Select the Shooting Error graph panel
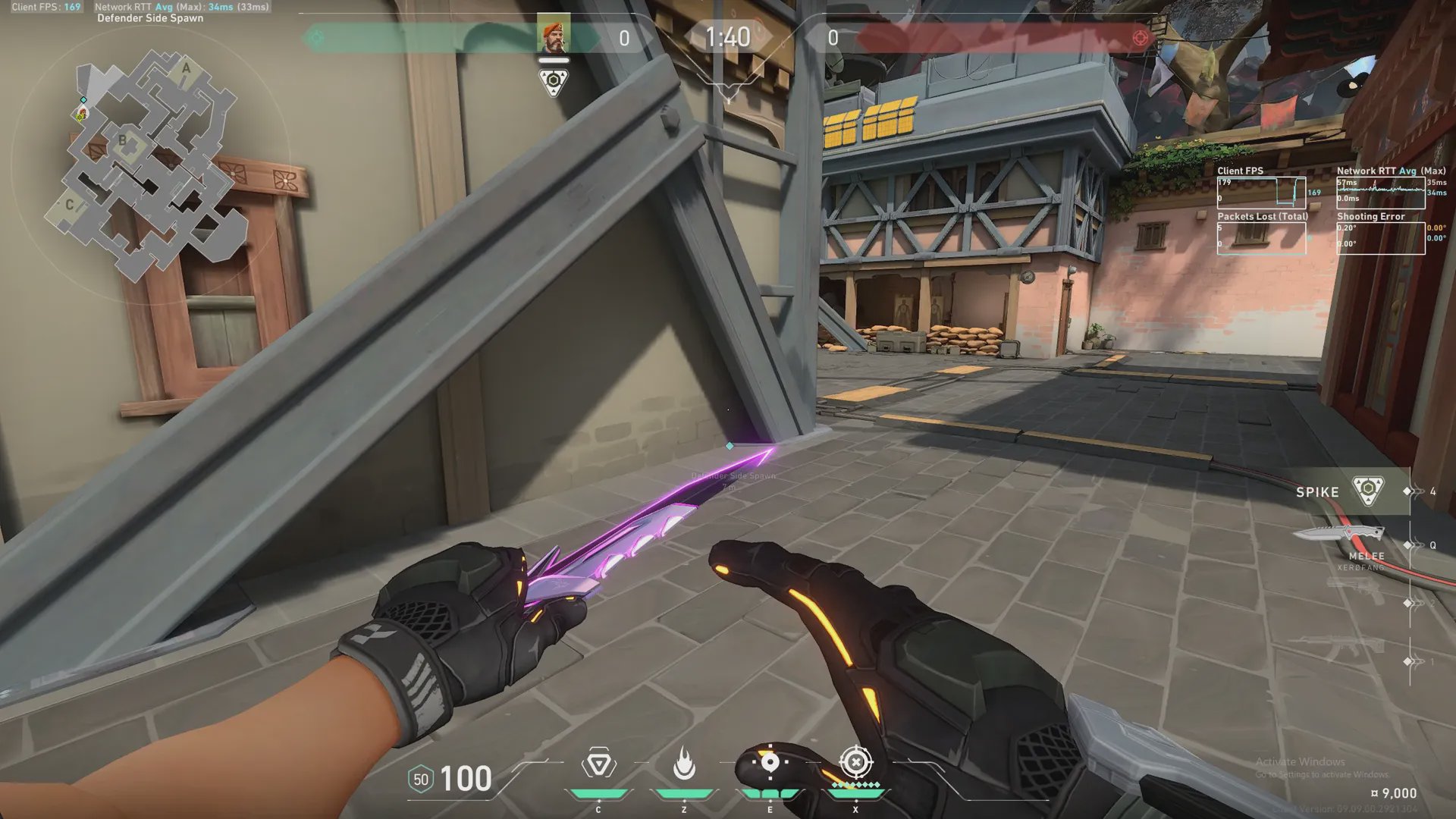The height and width of the screenshot is (819, 1456). coord(1380,238)
